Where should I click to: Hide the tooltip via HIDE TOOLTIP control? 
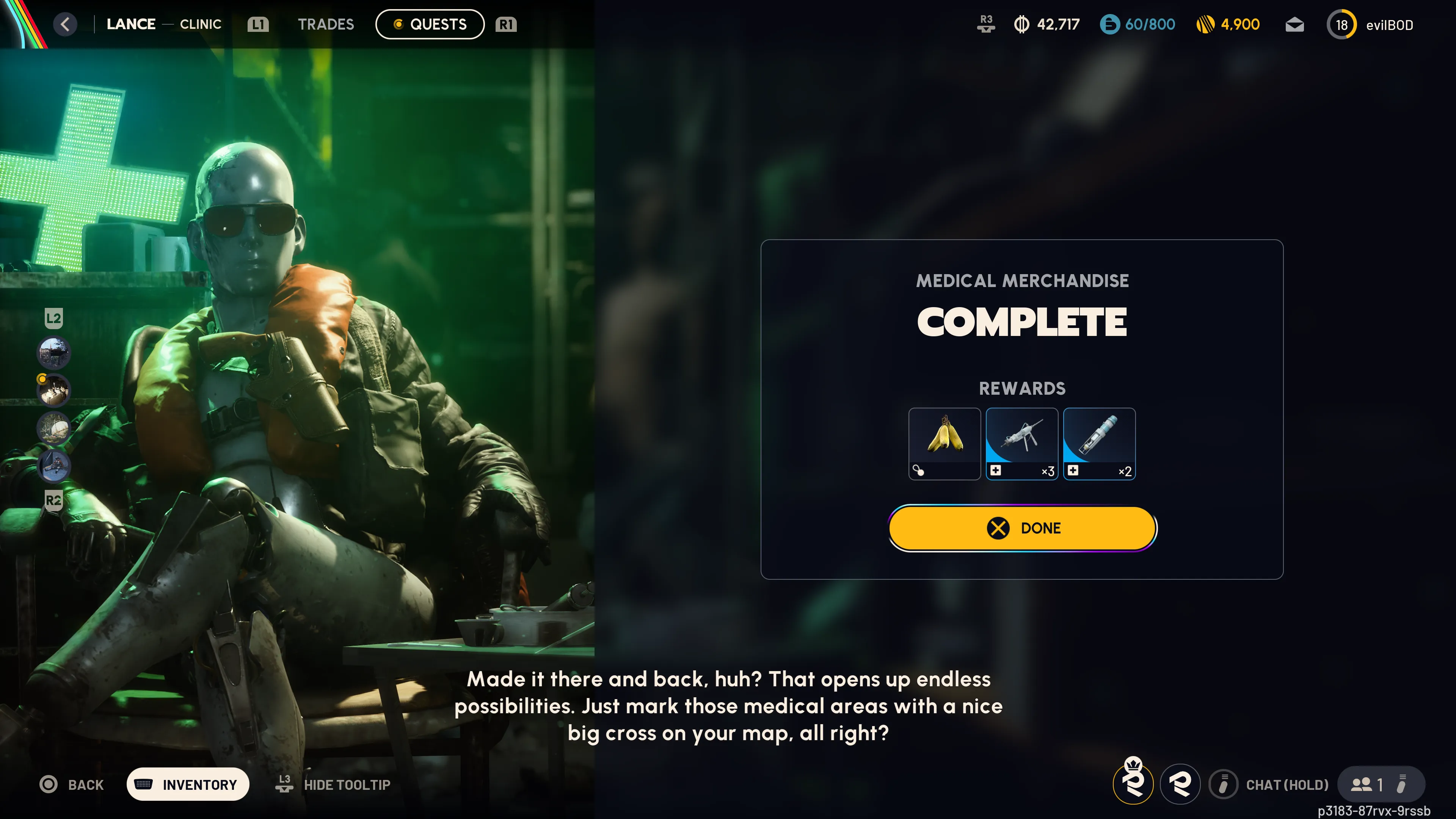334,784
